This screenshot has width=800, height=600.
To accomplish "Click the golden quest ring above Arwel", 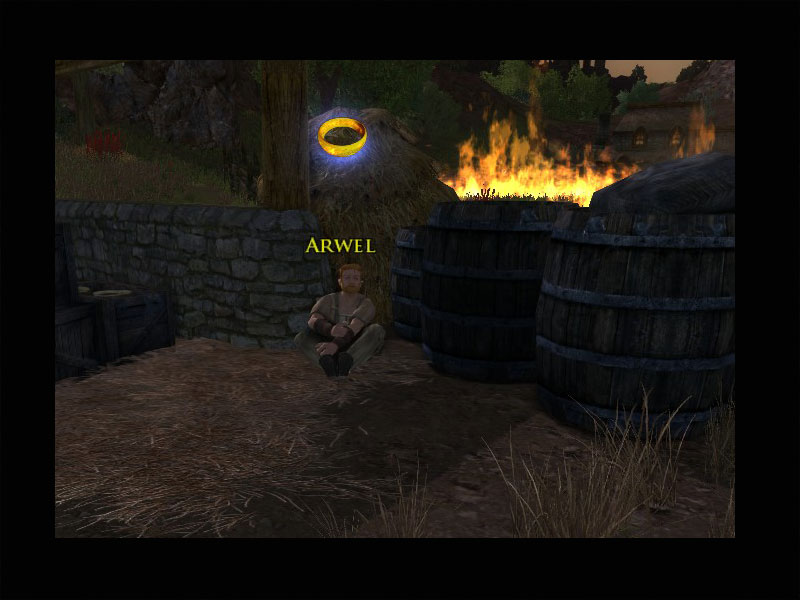I will 342,136.
